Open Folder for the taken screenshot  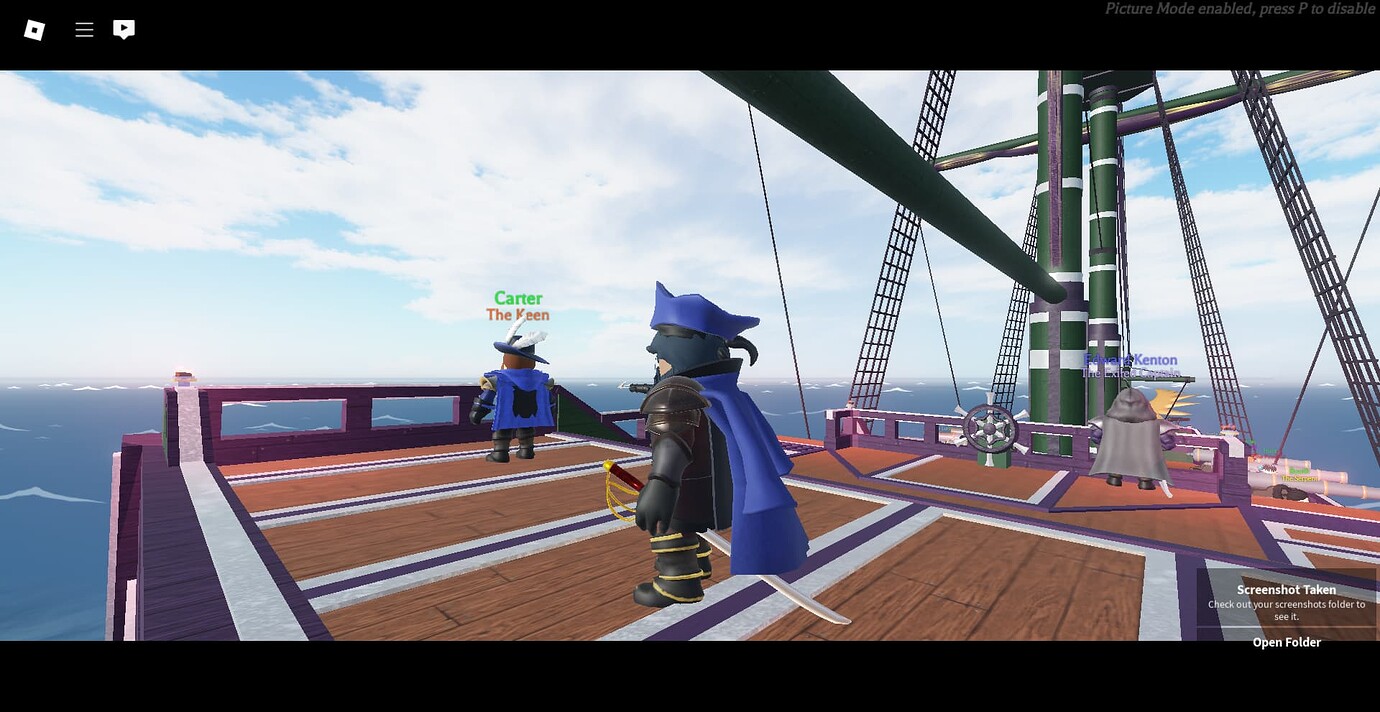(1286, 642)
